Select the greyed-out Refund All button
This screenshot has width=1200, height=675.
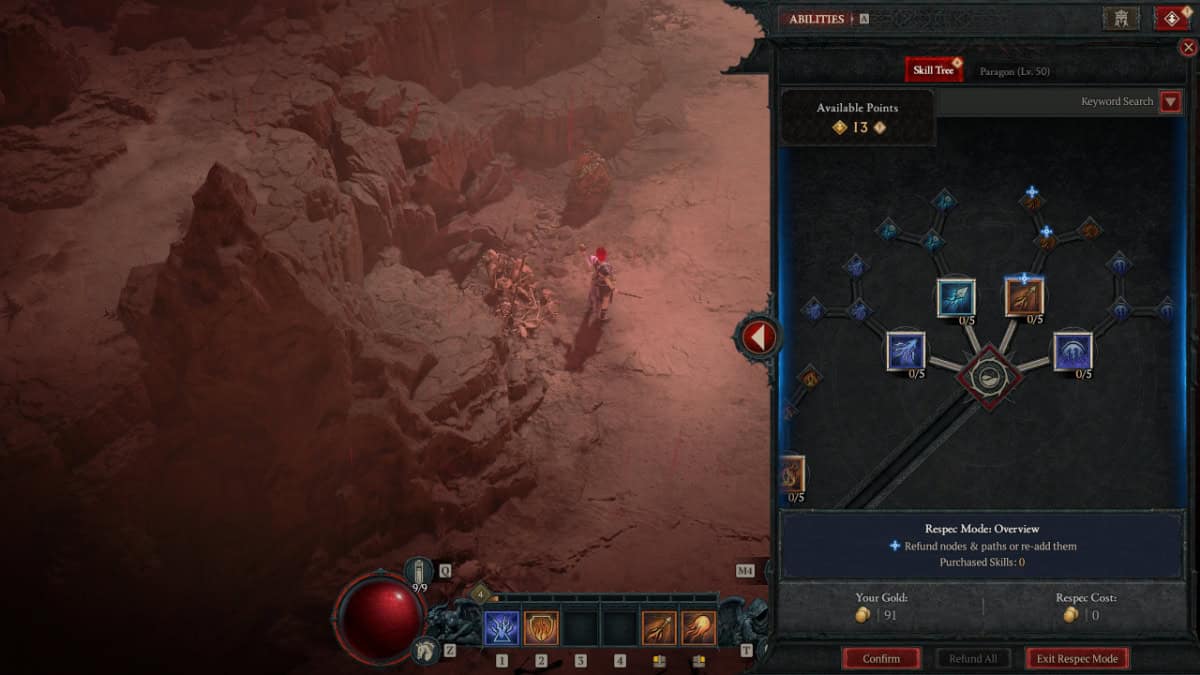[972, 658]
